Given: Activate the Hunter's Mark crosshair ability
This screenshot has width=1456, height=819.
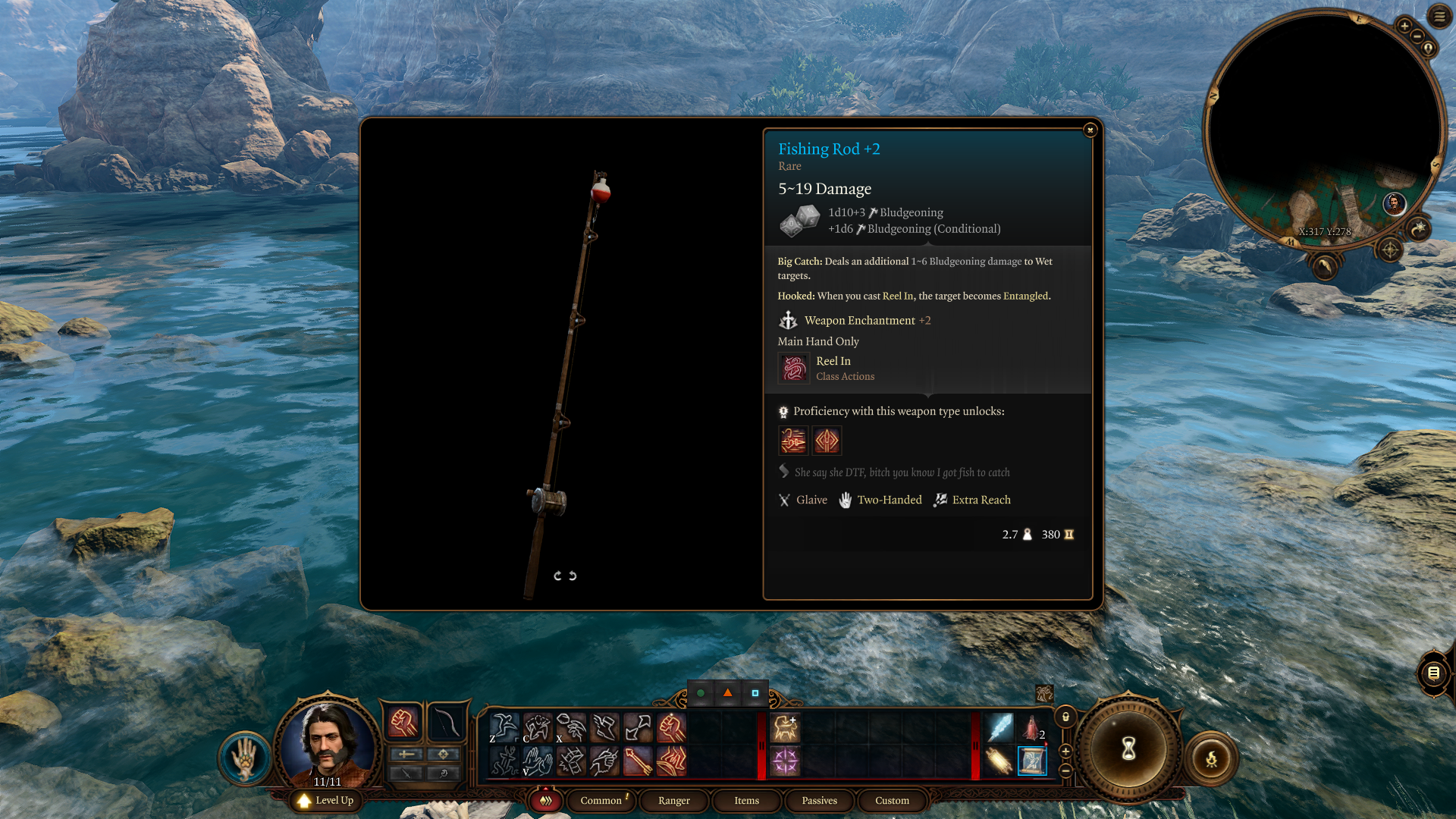Looking at the screenshot, I should click(785, 761).
